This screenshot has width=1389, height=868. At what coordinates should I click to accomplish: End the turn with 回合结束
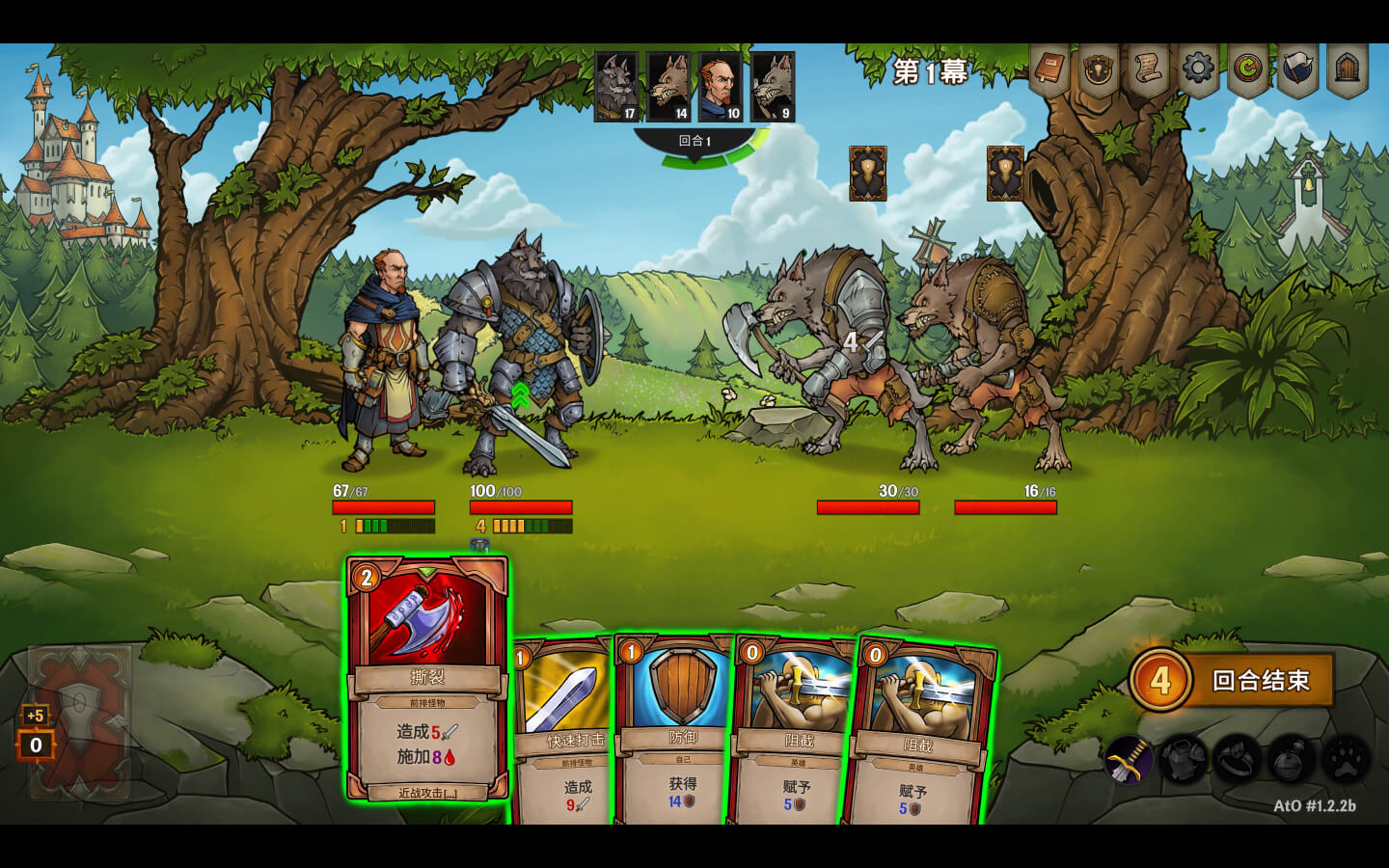(x=1259, y=681)
